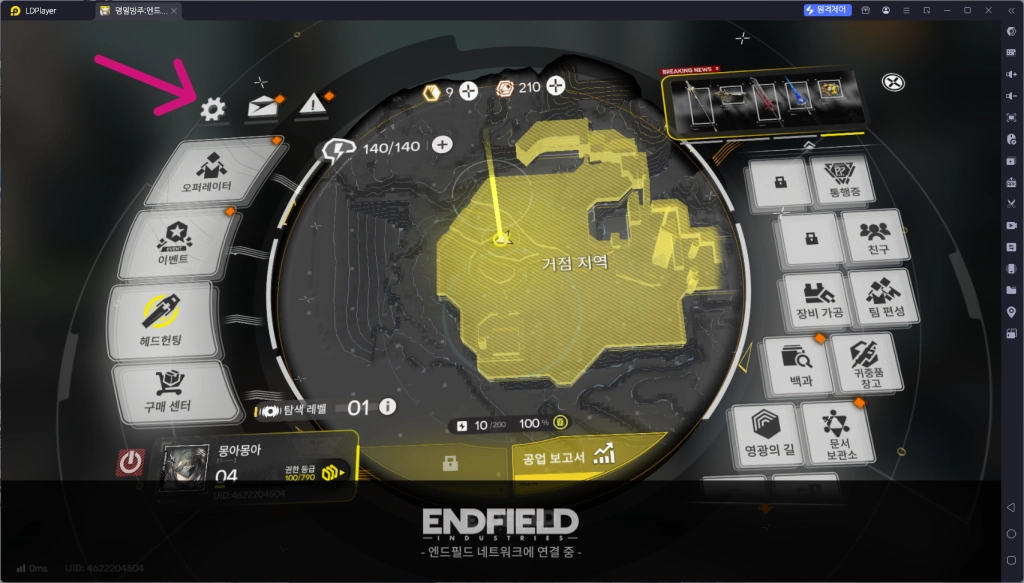Open 장비 가공 equipment crafting

coord(819,299)
